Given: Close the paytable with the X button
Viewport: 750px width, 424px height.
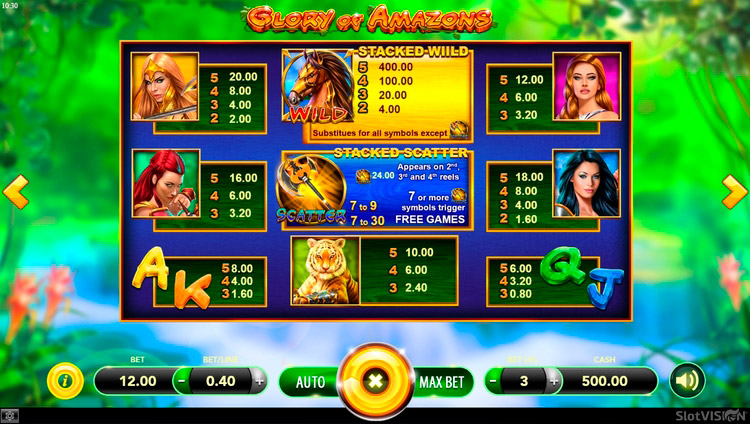Looking at the screenshot, I should tap(375, 381).
